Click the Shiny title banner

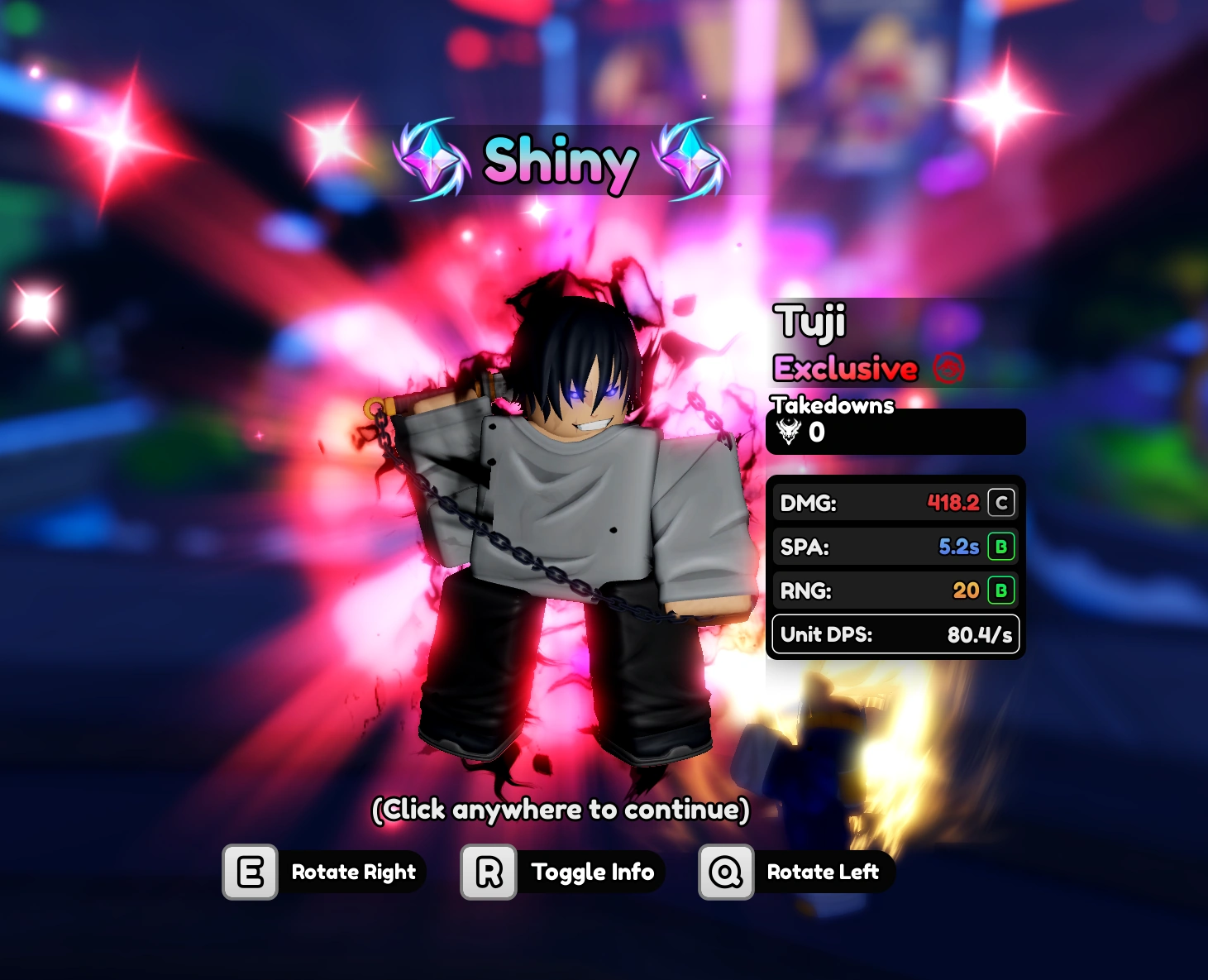[558, 161]
